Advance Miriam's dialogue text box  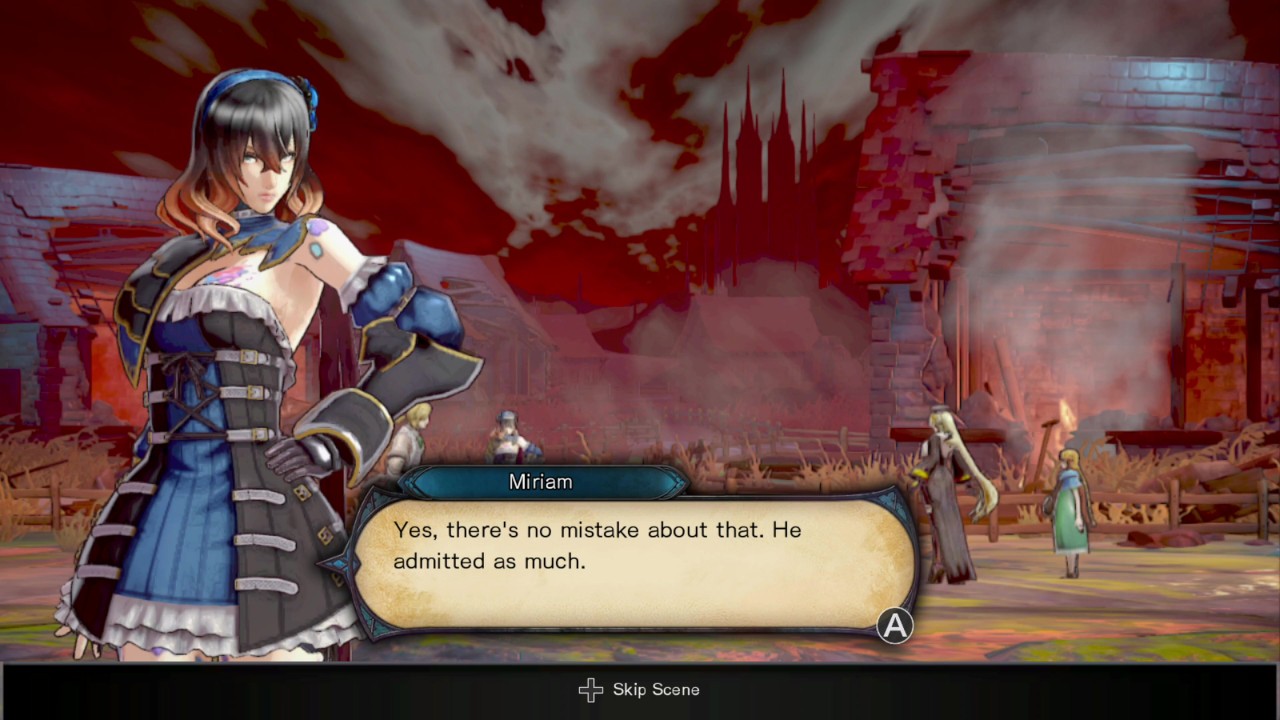(x=894, y=626)
